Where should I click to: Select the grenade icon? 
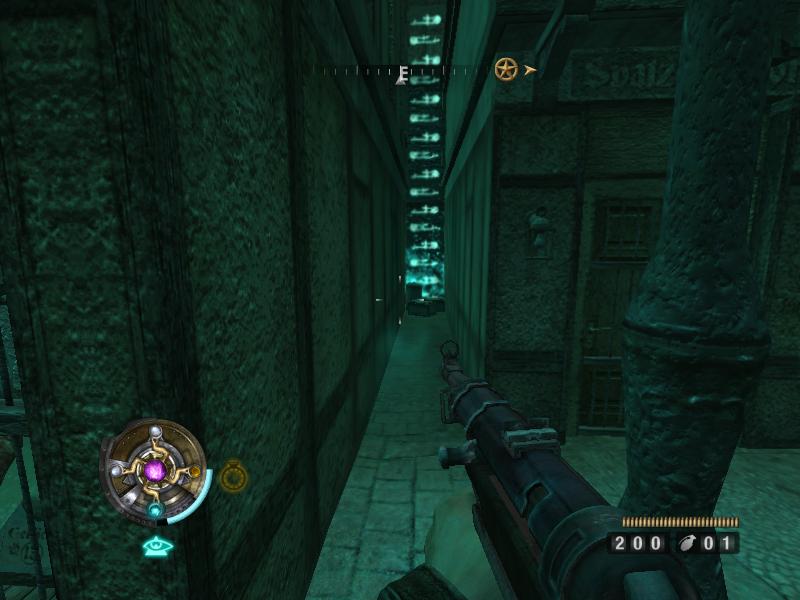pyautogui.click(x=689, y=544)
